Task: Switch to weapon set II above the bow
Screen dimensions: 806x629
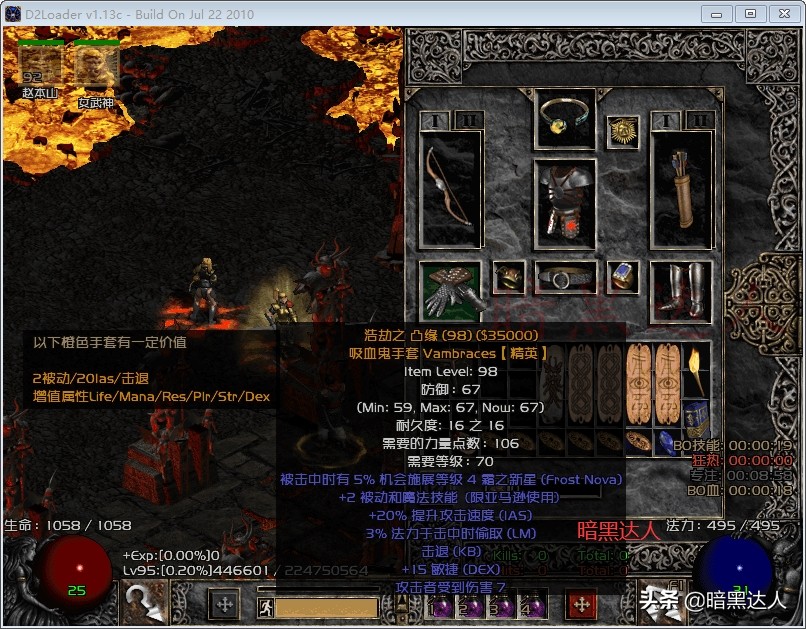Action: (x=467, y=120)
